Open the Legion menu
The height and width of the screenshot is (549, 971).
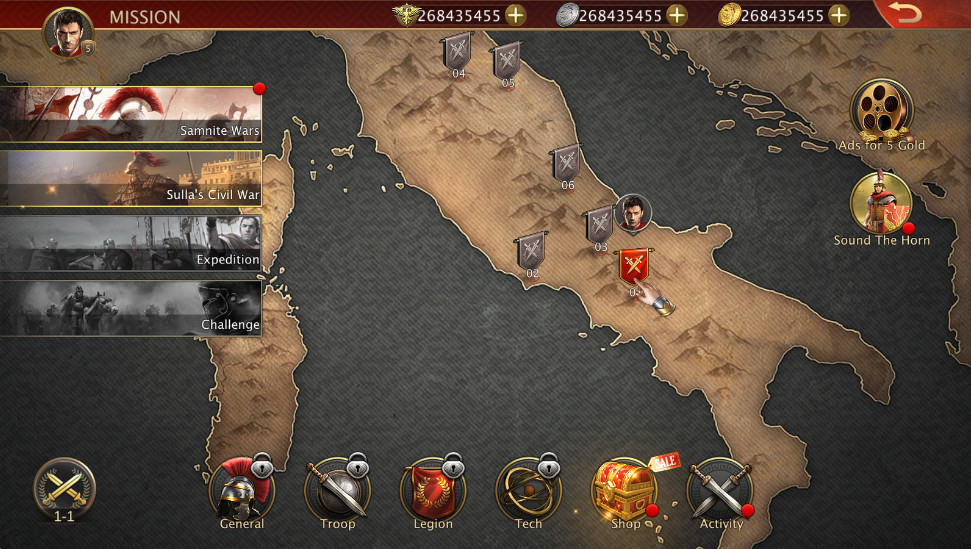[x=433, y=492]
